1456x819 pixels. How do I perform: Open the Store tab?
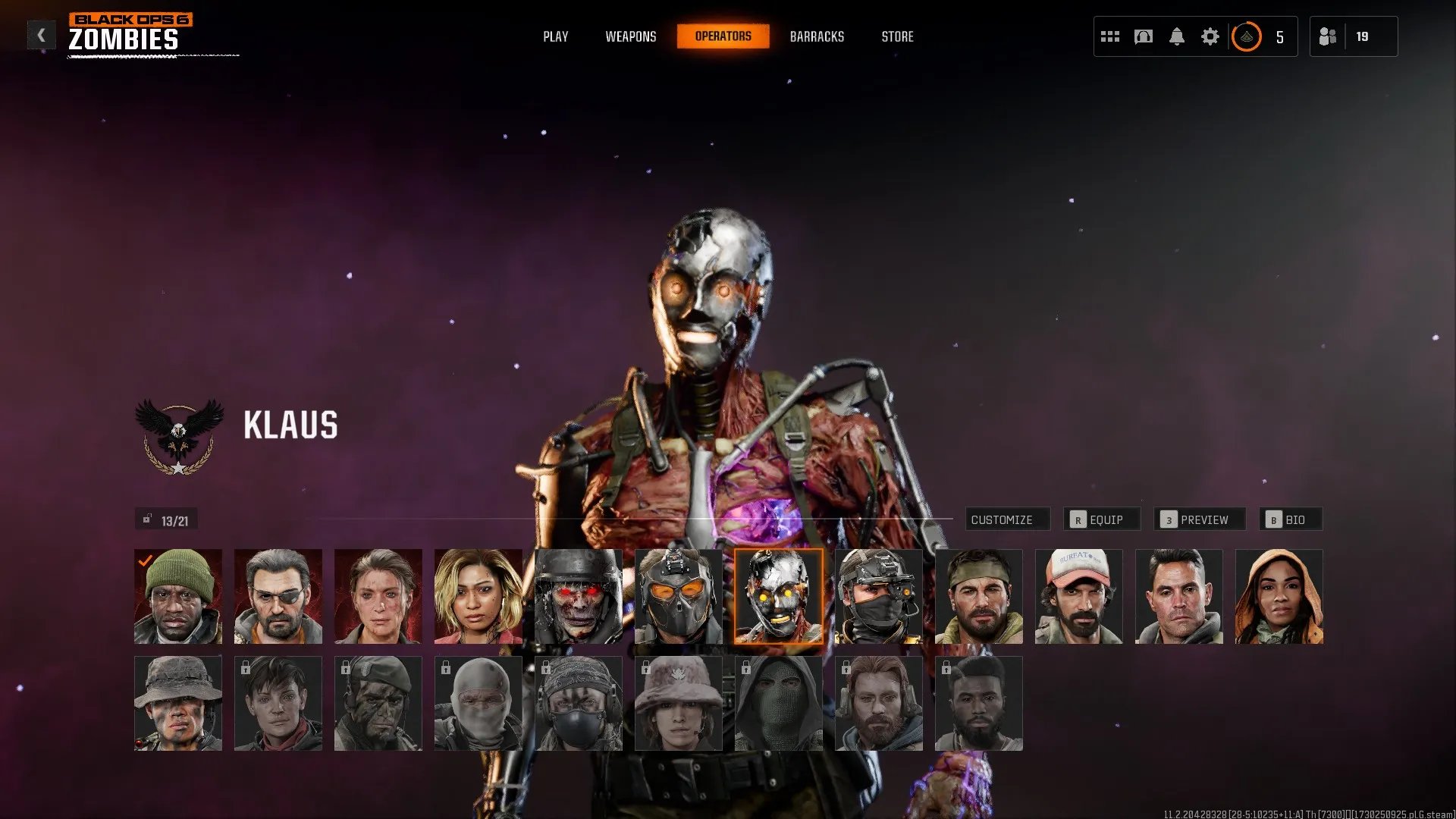[x=897, y=36]
